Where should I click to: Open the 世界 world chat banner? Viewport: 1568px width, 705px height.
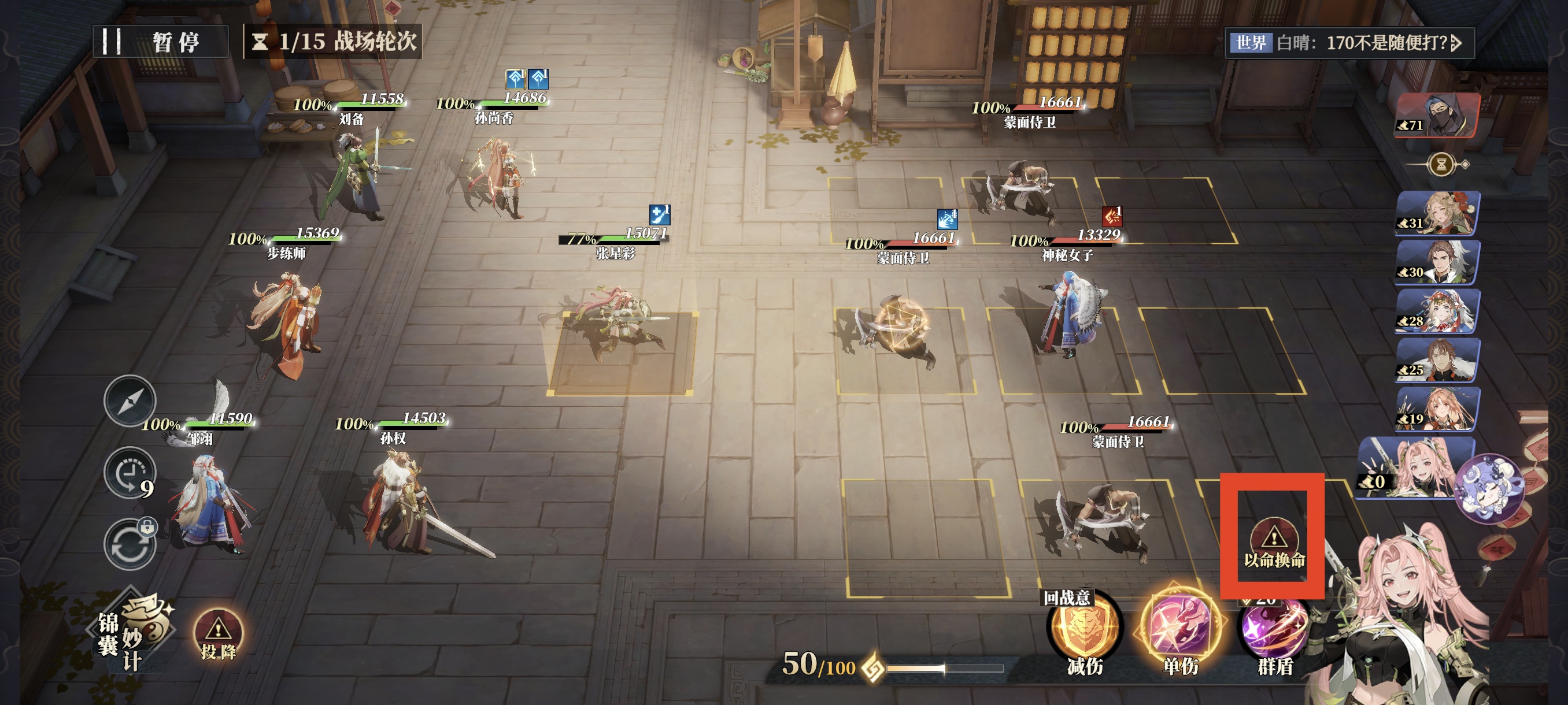1349,43
